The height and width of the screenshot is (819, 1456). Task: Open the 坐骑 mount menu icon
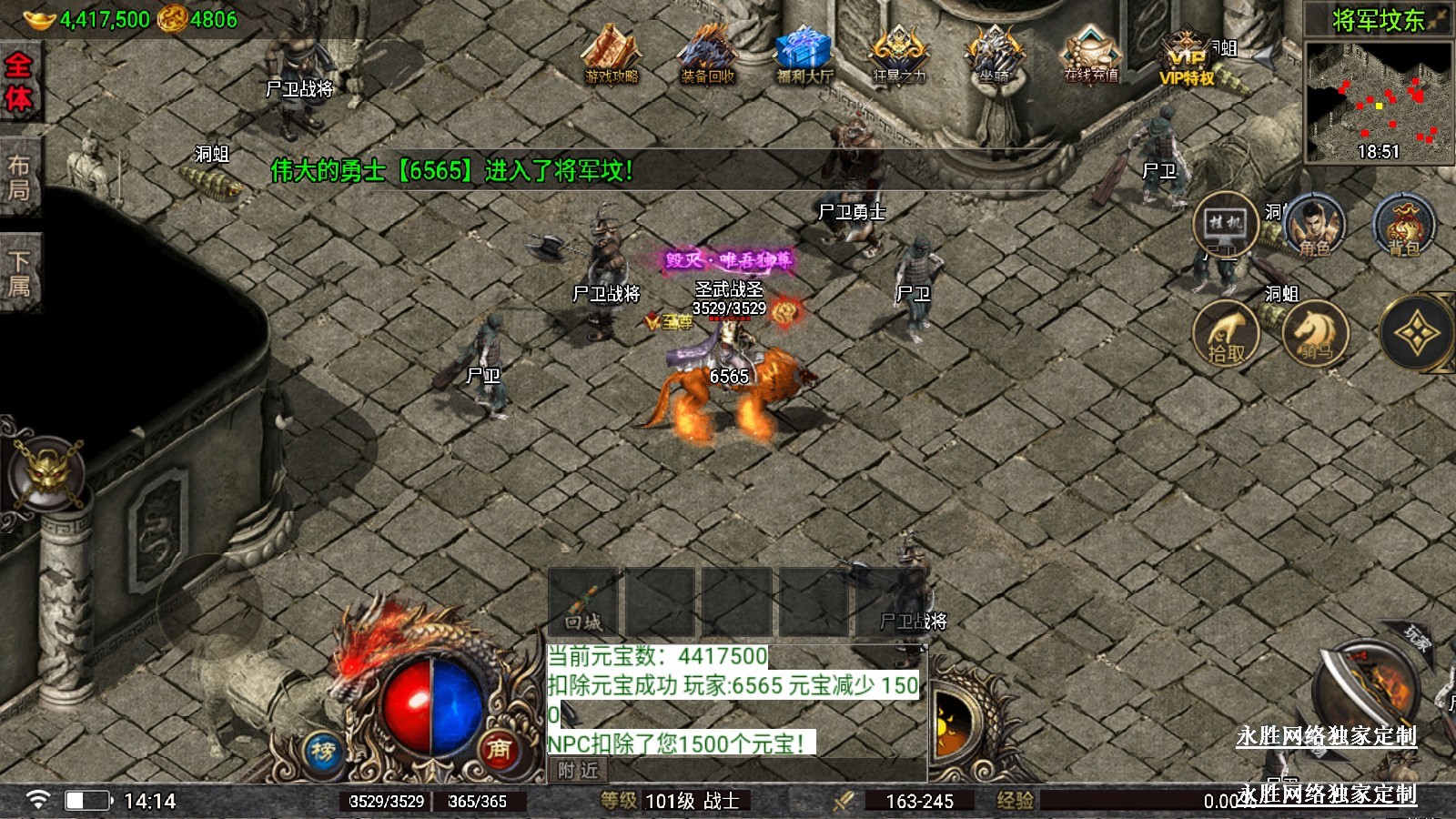[995, 56]
